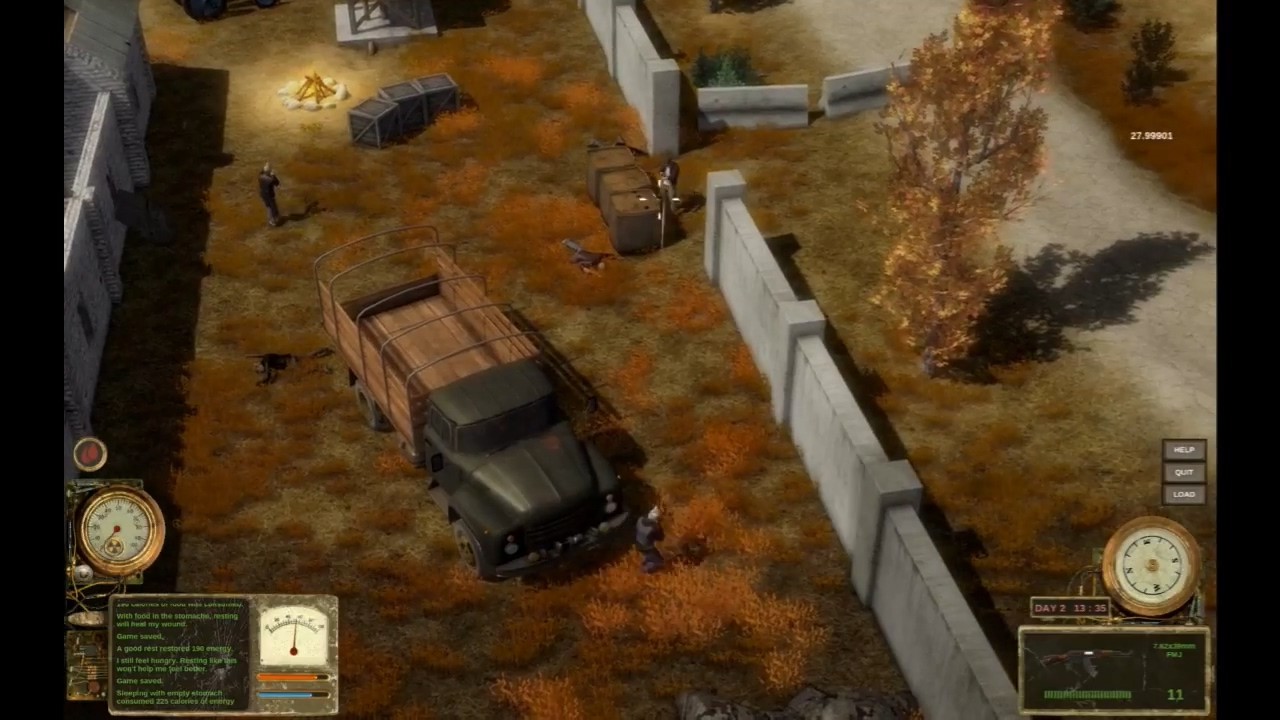Open the DAY 2 clock display
Viewport: 1280px width, 720px height.
pyautogui.click(x=1072, y=607)
